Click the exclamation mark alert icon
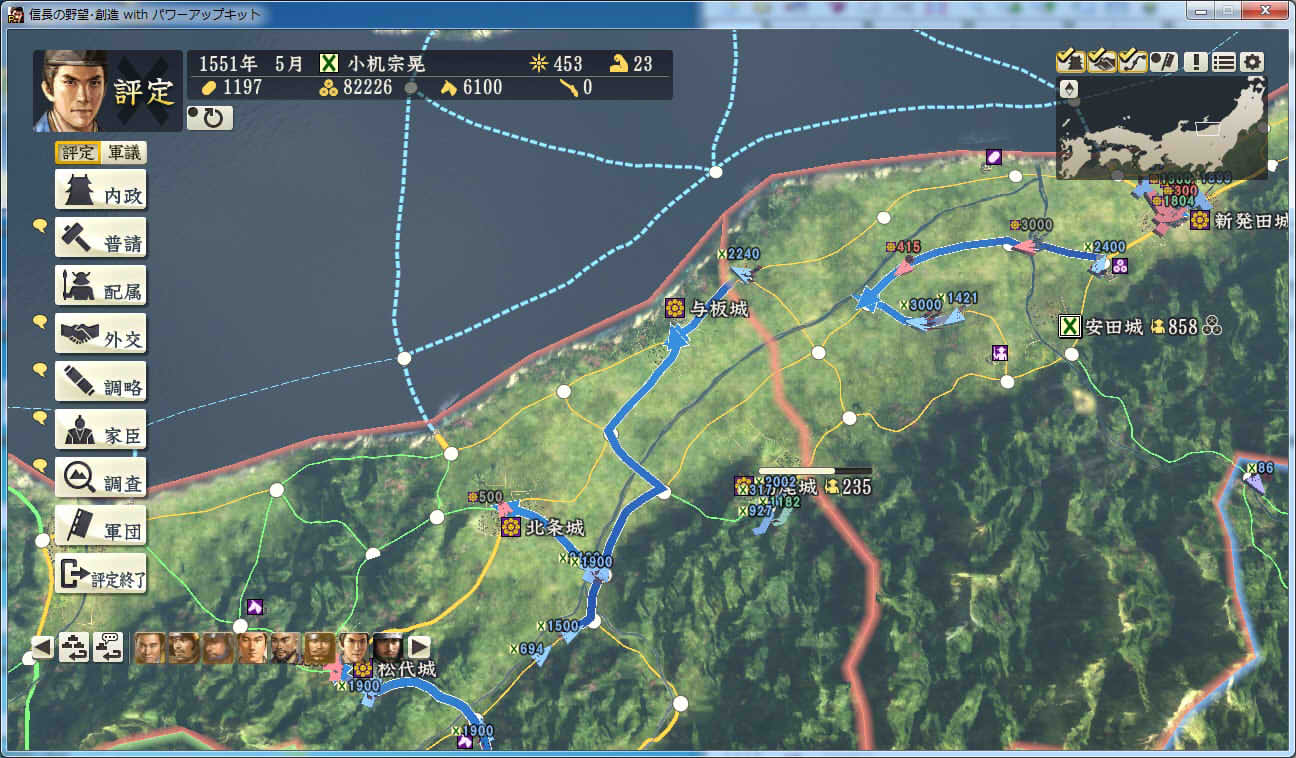 click(1196, 61)
